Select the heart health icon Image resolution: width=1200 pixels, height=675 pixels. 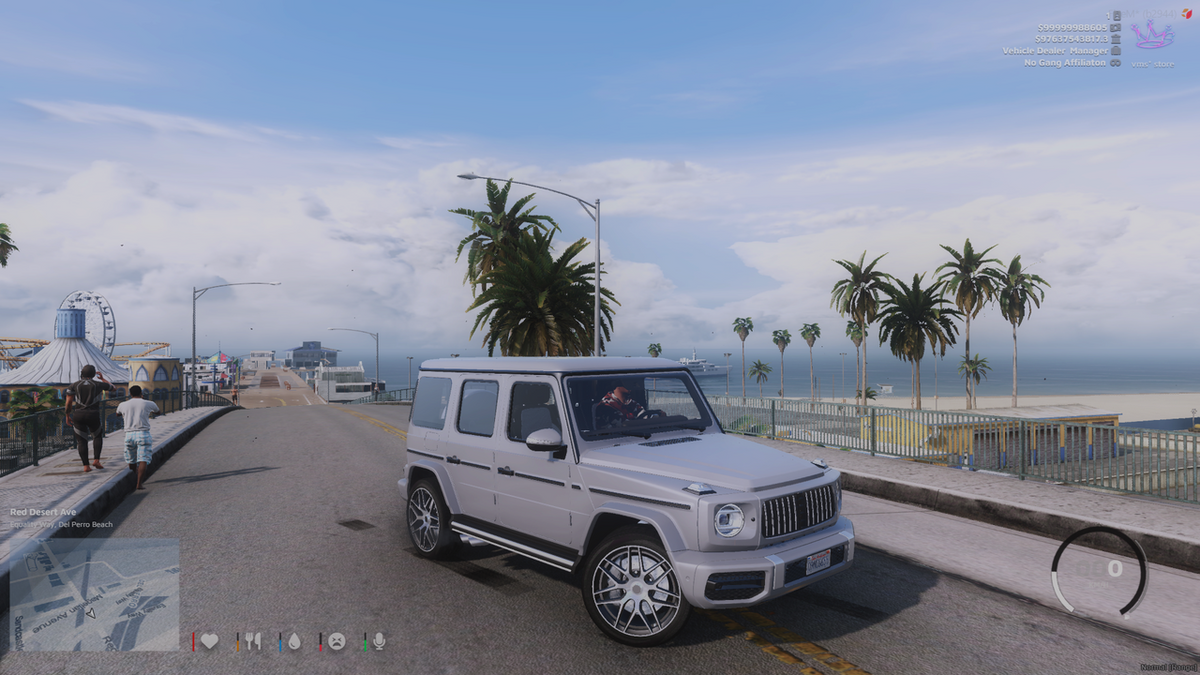pyautogui.click(x=209, y=641)
